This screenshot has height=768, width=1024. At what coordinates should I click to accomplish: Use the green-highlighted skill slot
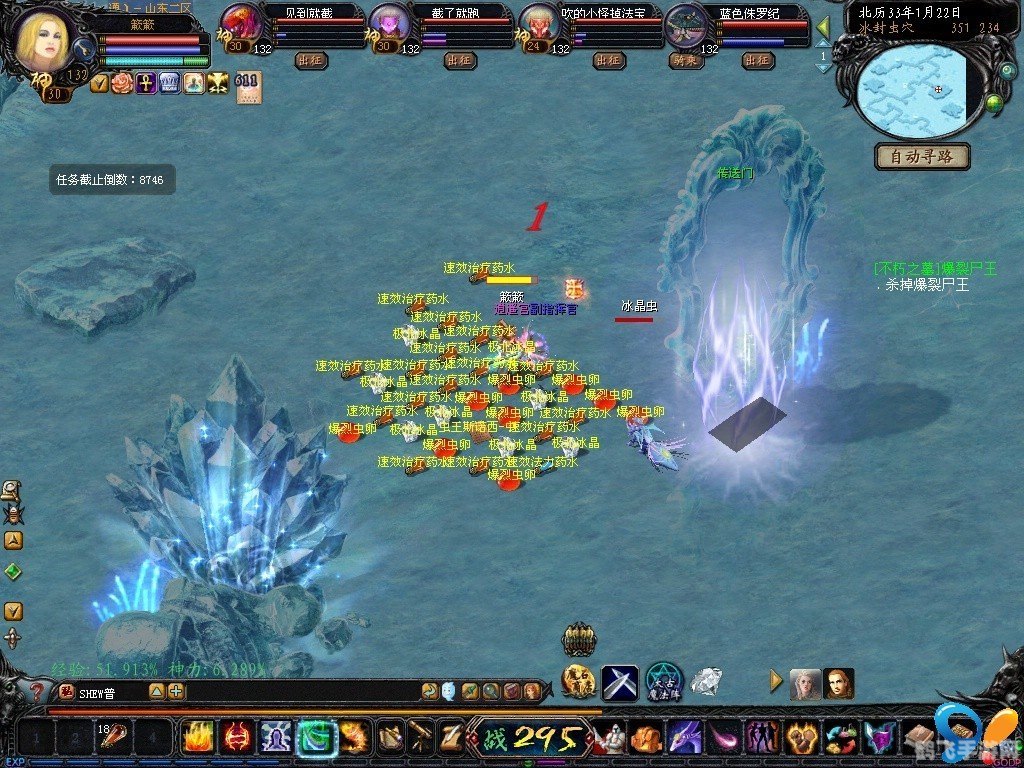click(x=316, y=738)
